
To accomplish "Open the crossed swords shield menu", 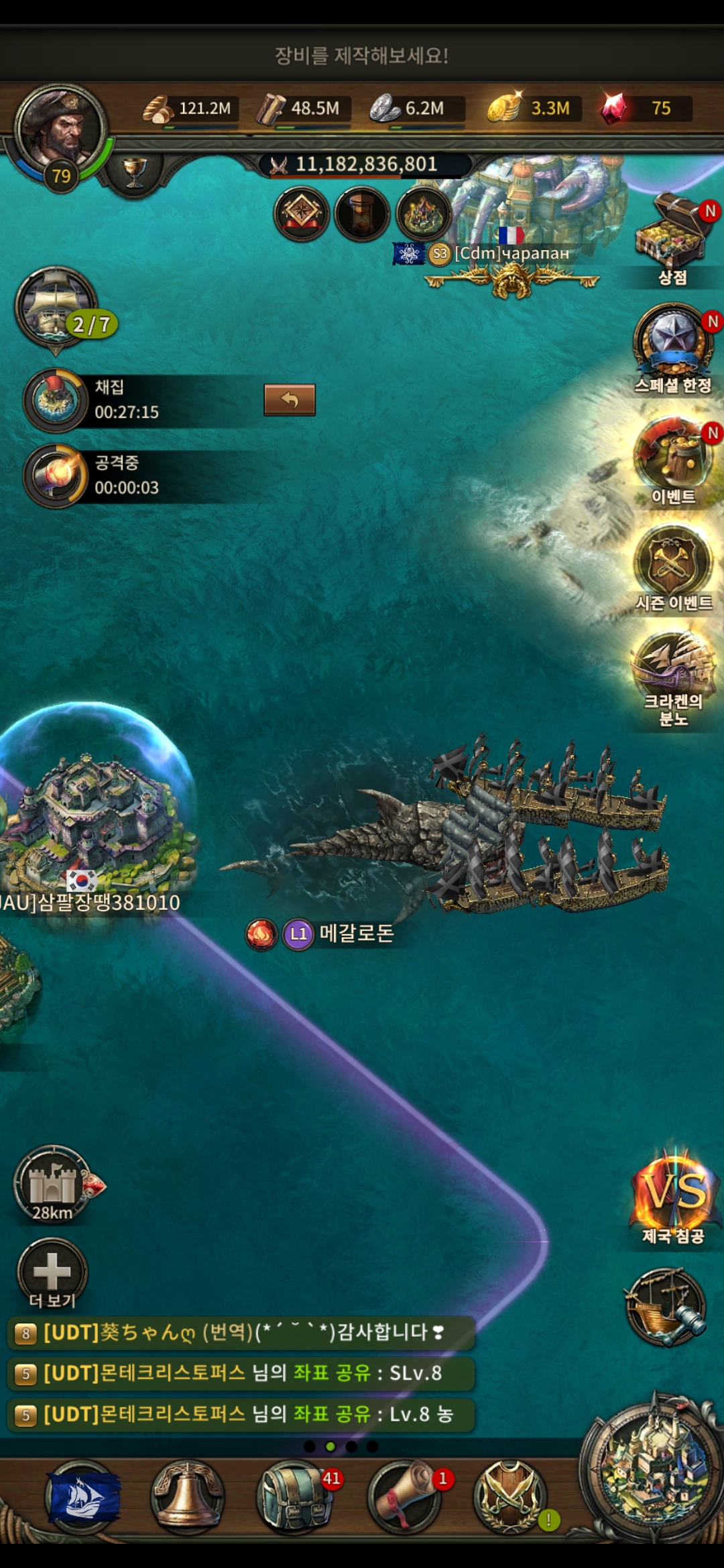I will [509, 1497].
